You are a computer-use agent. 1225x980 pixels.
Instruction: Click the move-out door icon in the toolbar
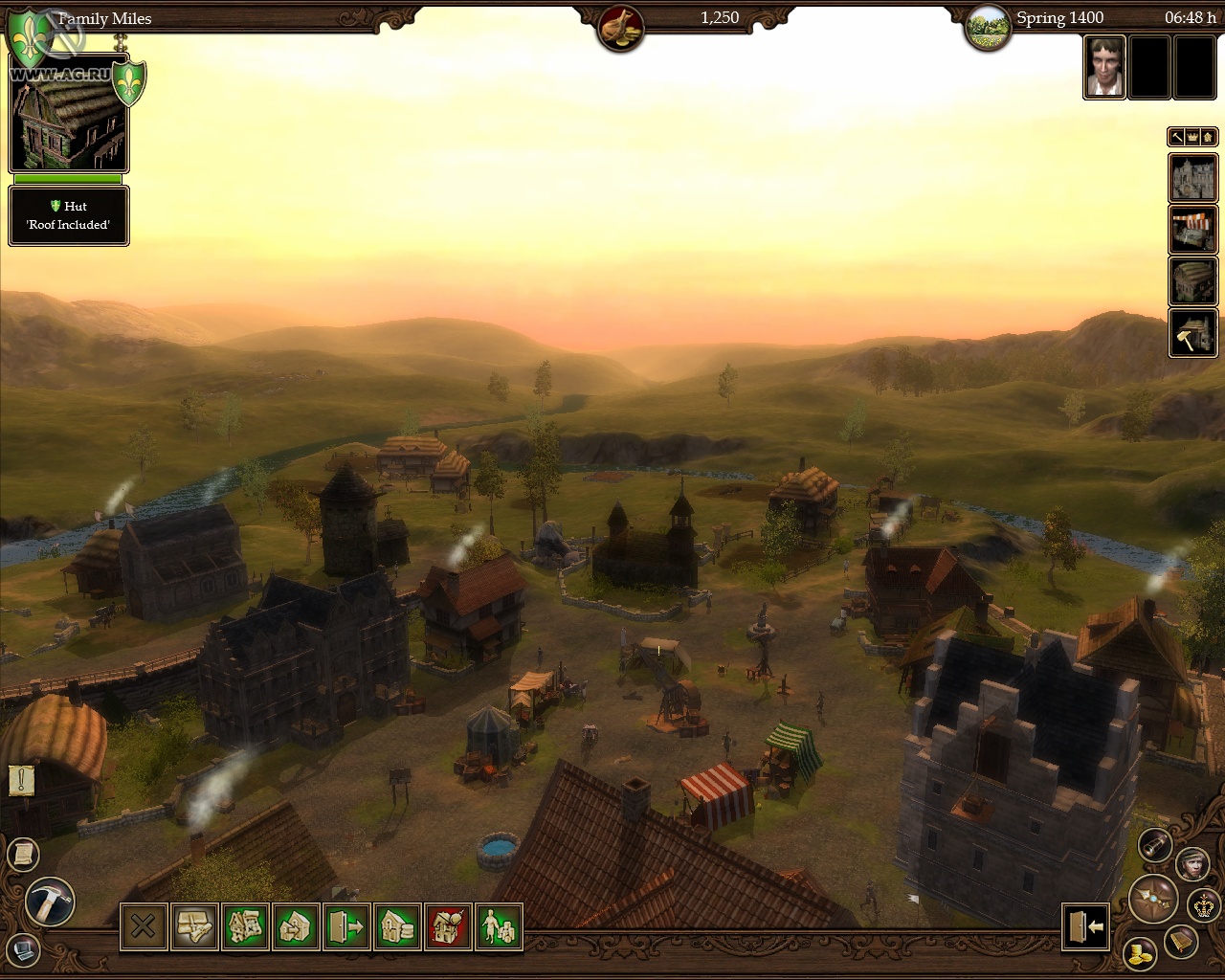click(x=346, y=926)
